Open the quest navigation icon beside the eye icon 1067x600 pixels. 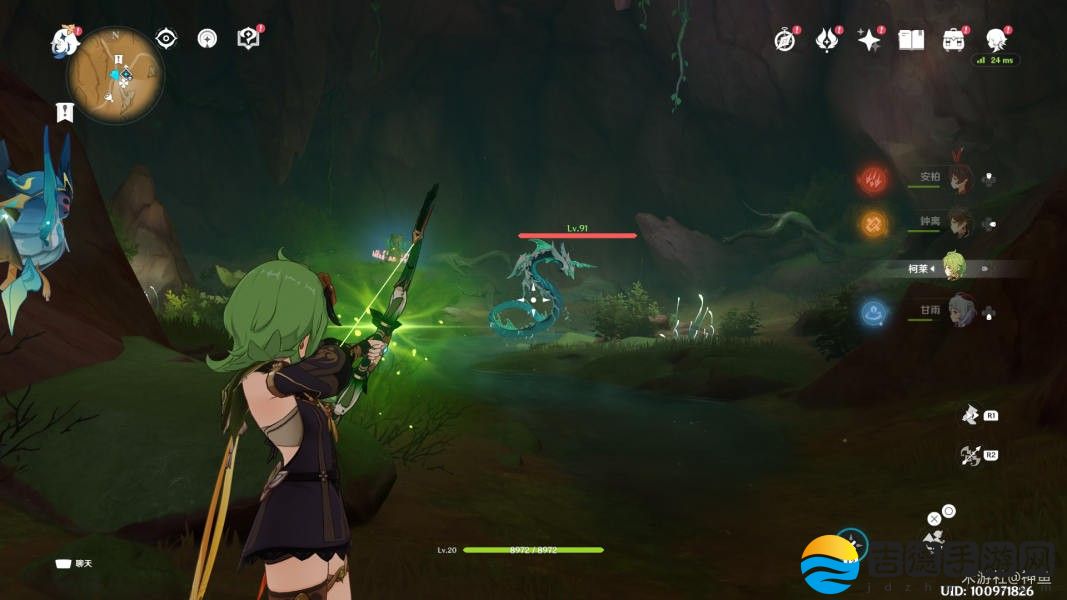[207, 39]
